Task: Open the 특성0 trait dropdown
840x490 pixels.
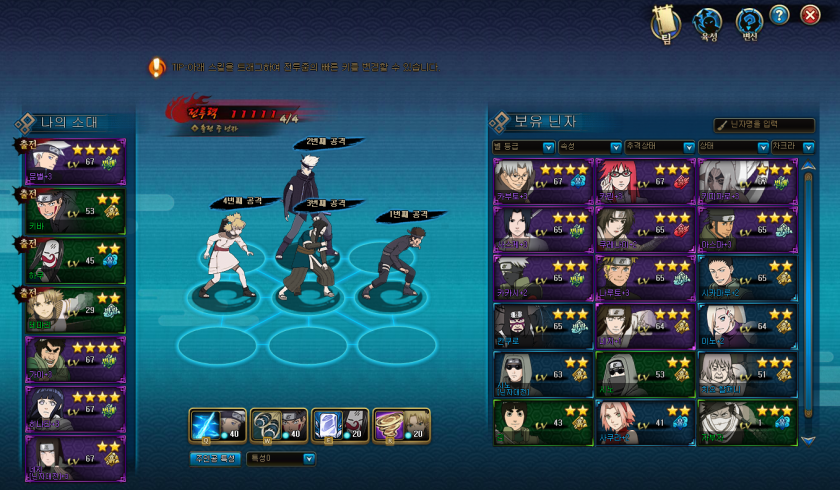Action: pyautogui.click(x=281, y=459)
